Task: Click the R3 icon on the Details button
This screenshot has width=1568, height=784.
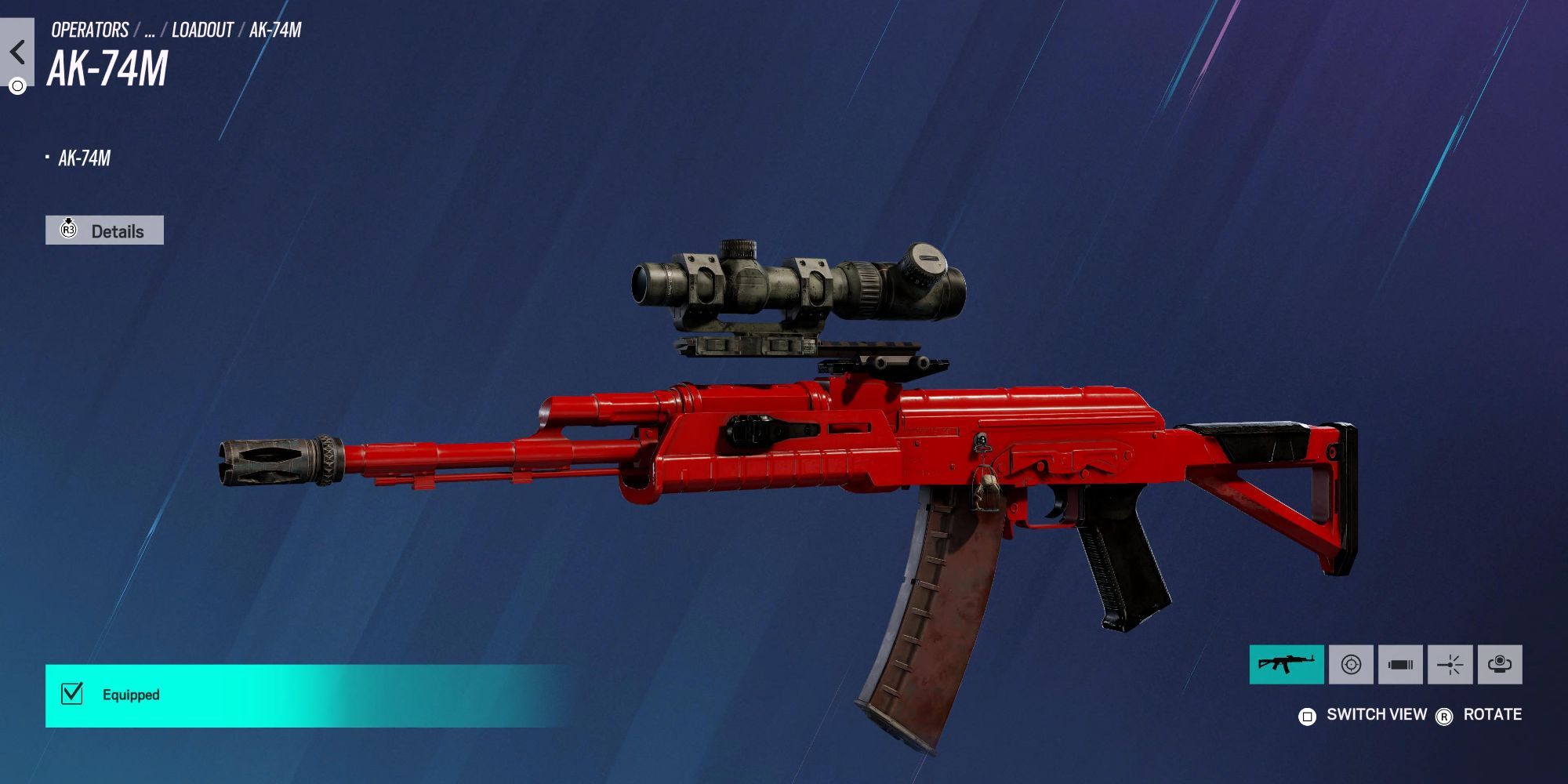Action: pyautogui.click(x=69, y=230)
